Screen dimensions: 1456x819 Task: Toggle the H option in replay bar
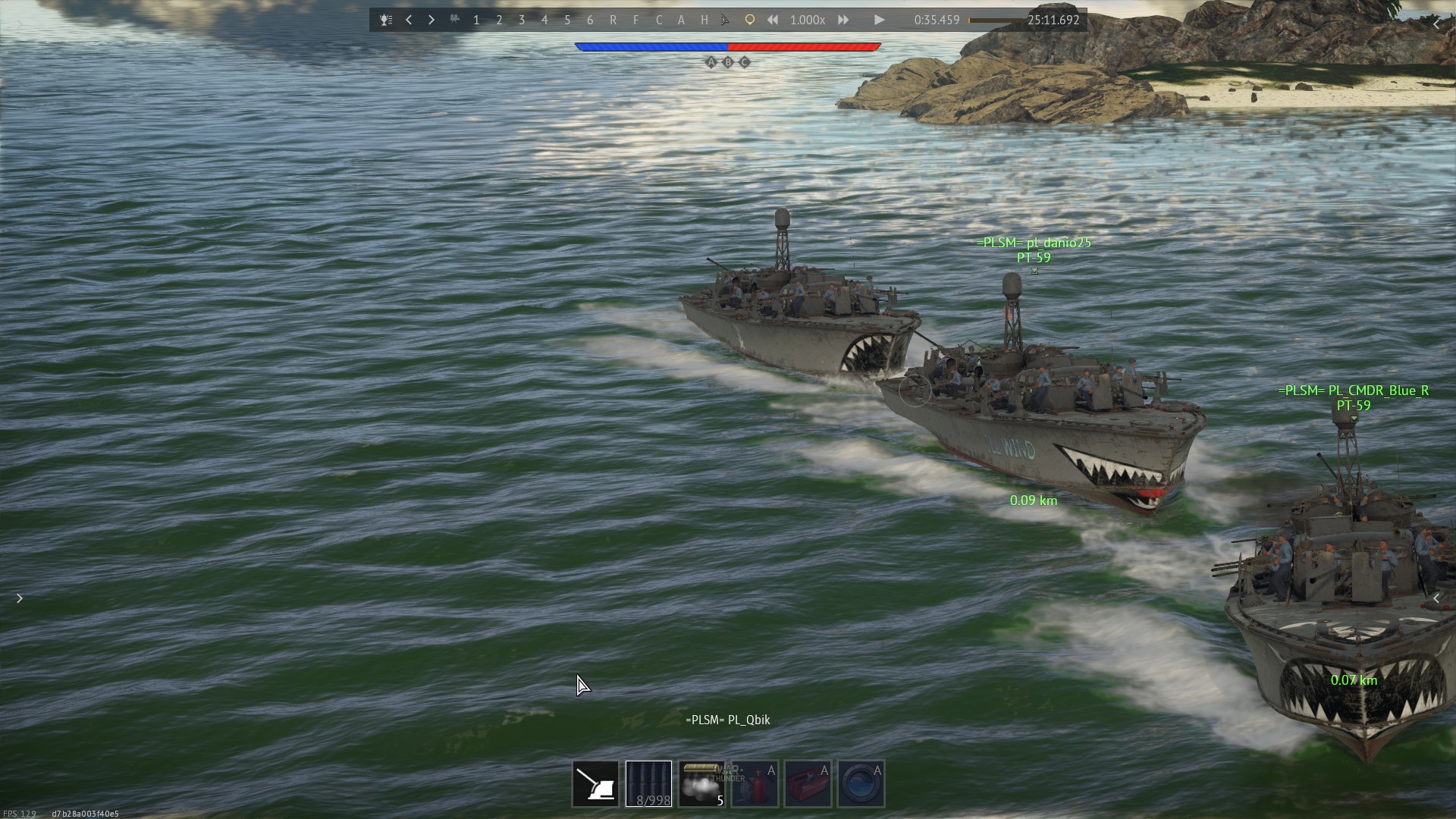pos(704,20)
